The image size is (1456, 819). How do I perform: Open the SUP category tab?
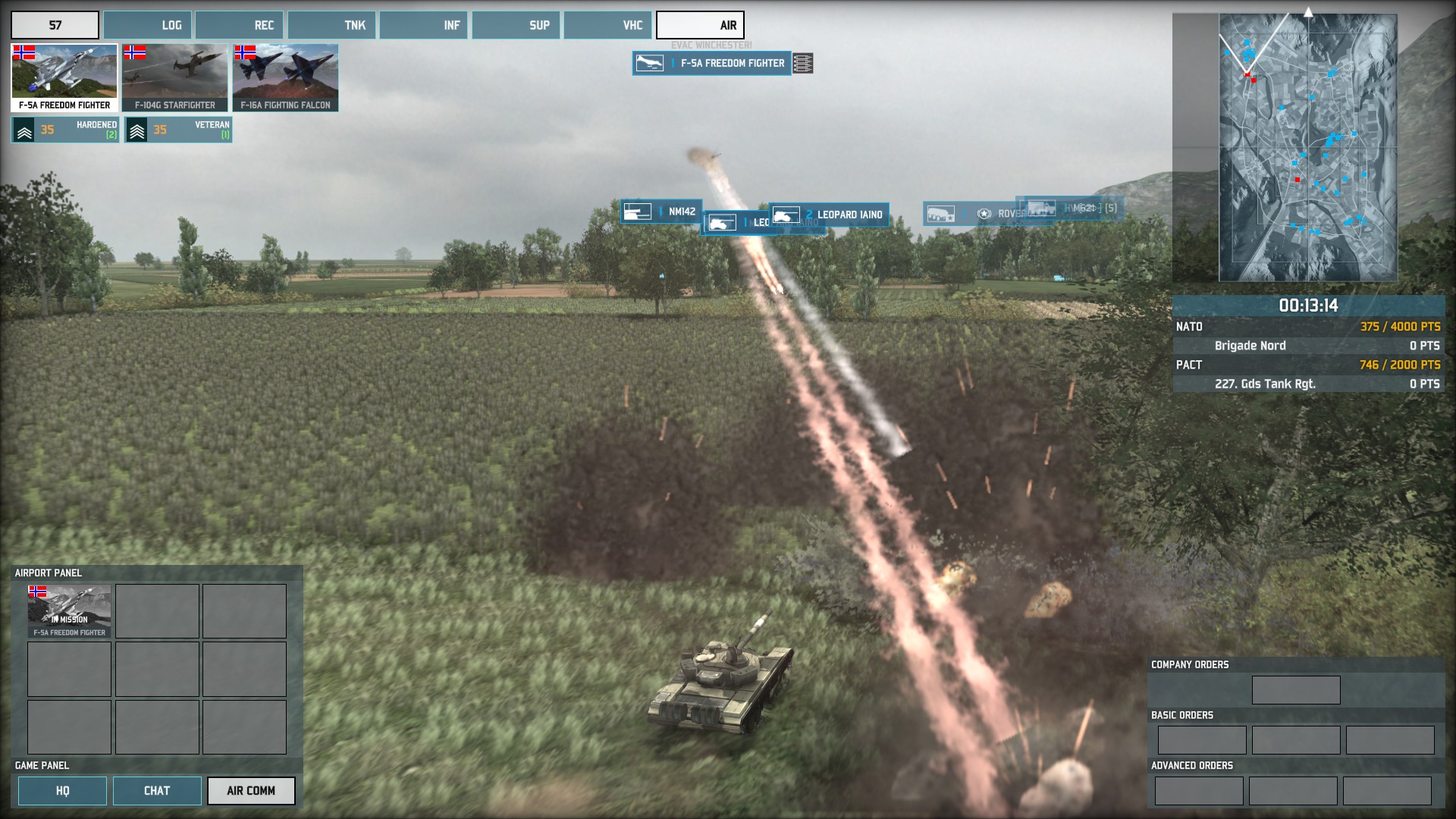pos(516,25)
